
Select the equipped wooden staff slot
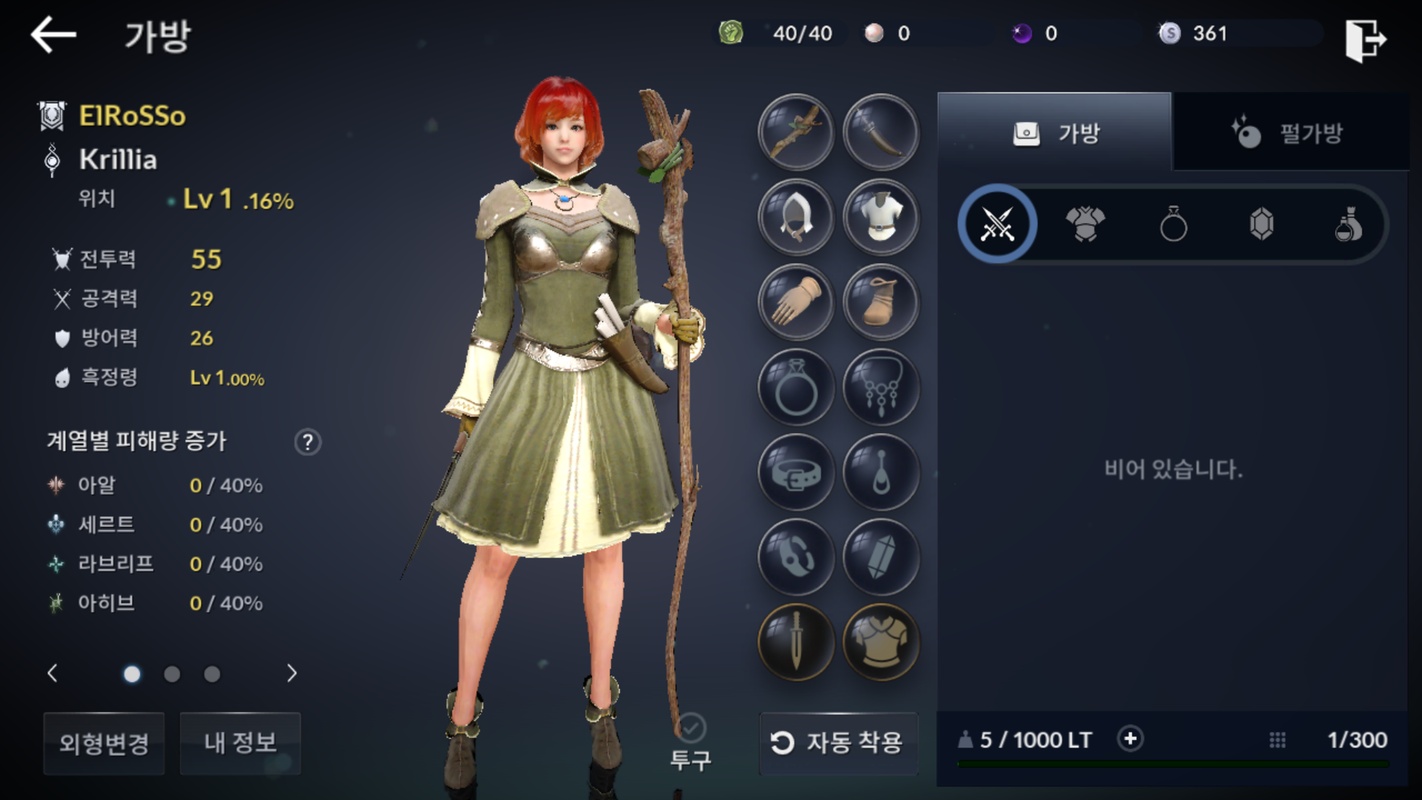pos(796,132)
